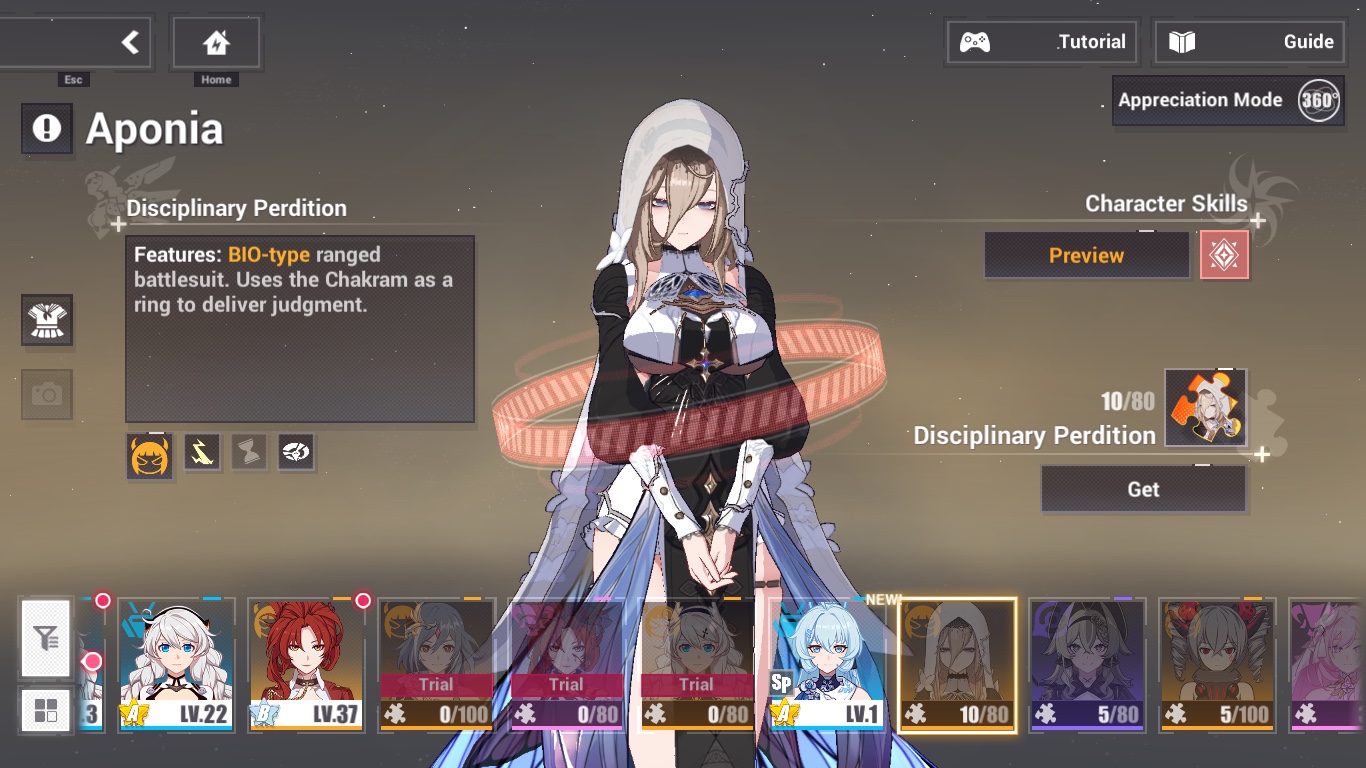Open the Guide menu

coord(1248,41)
